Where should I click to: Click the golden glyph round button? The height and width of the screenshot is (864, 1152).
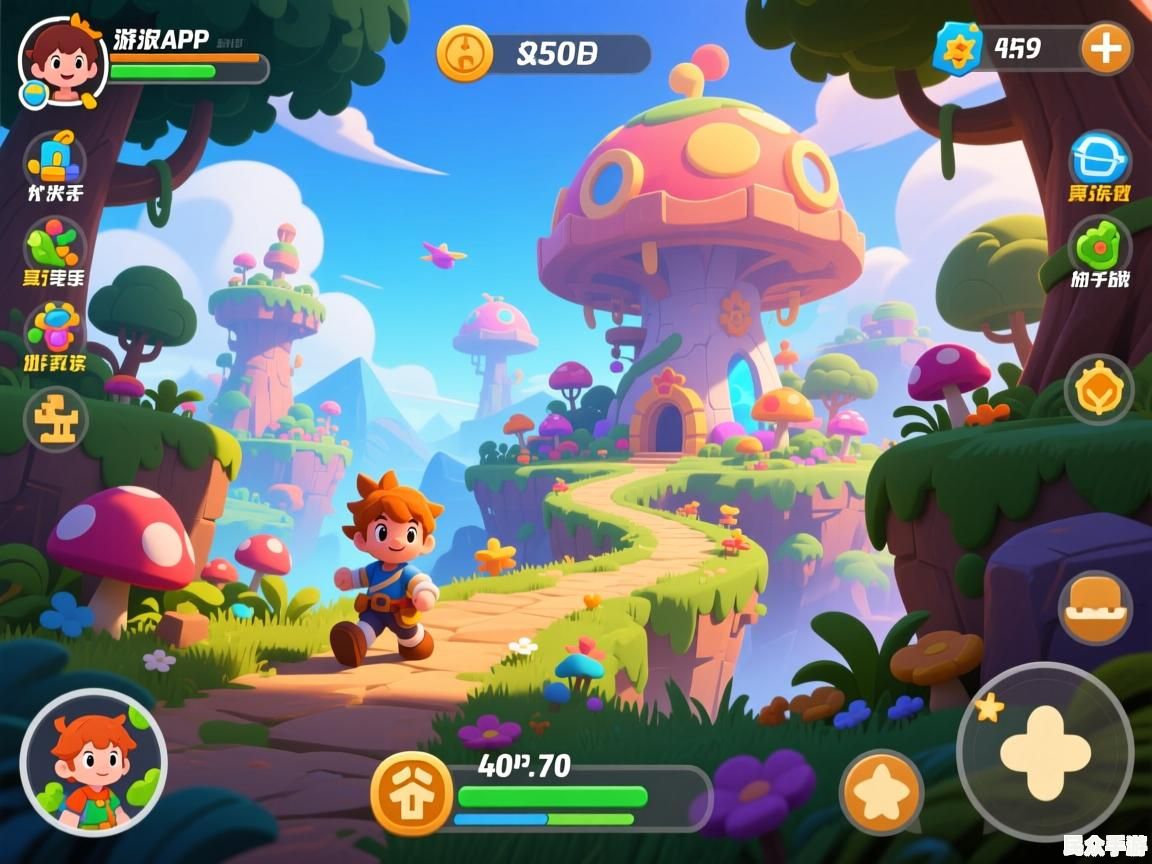point(55,418)
